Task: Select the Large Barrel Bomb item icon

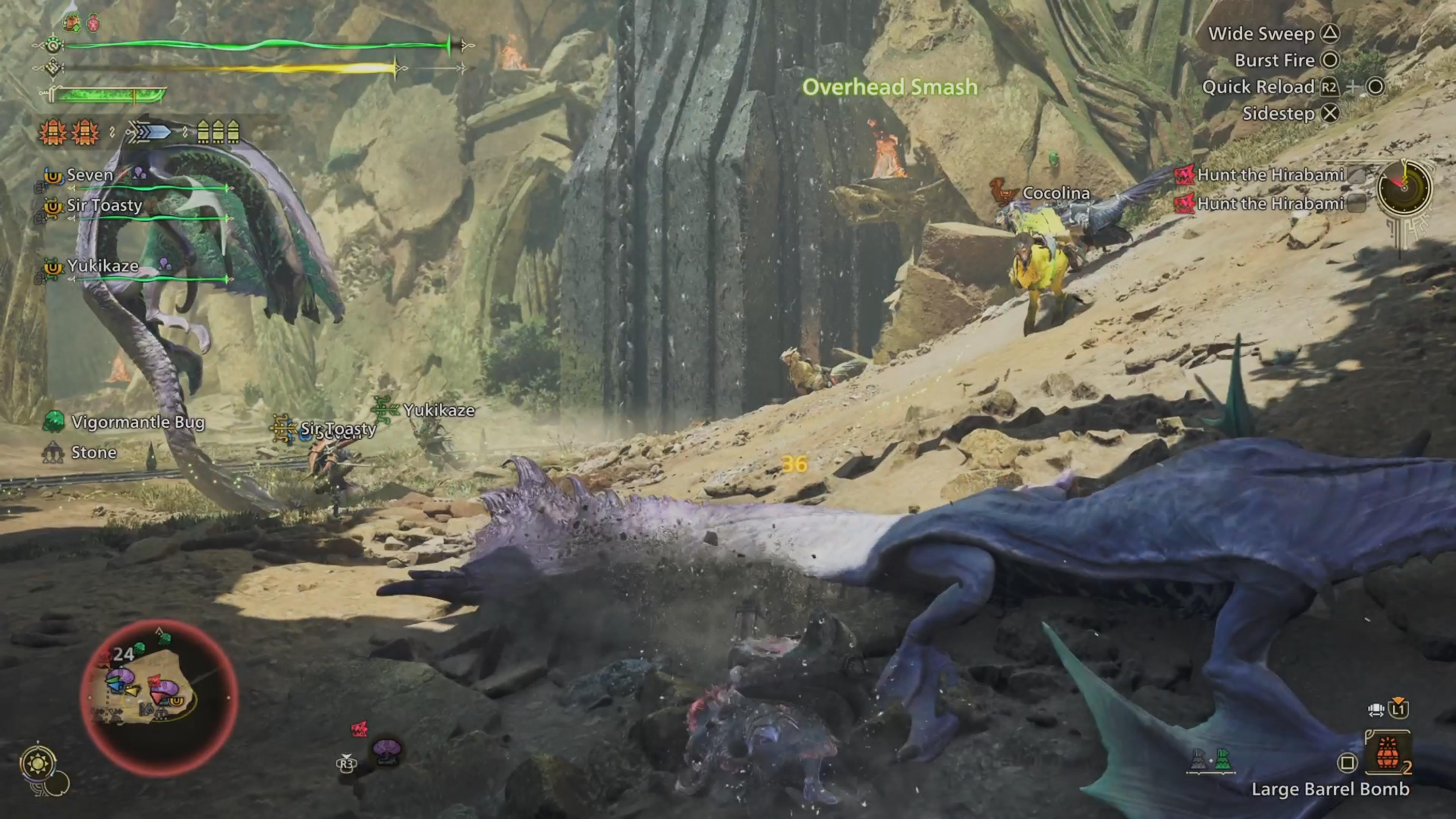Action: click(x=1389, y=753)
